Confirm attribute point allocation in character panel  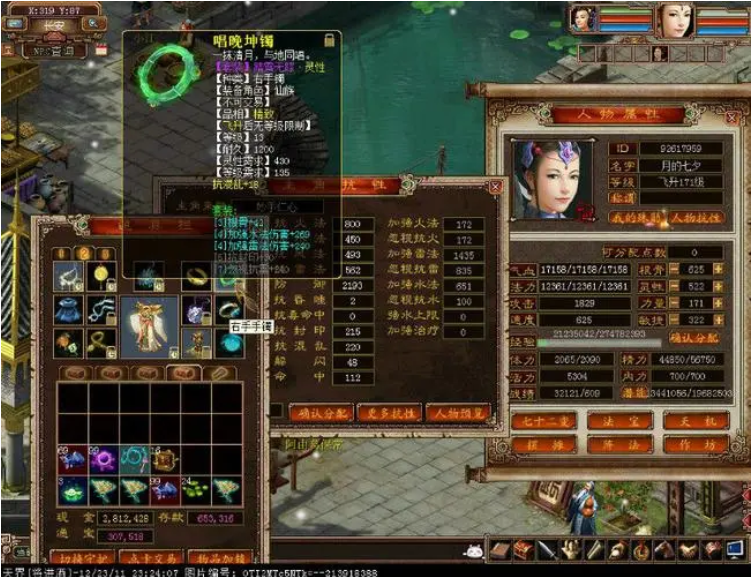(695, 337)
